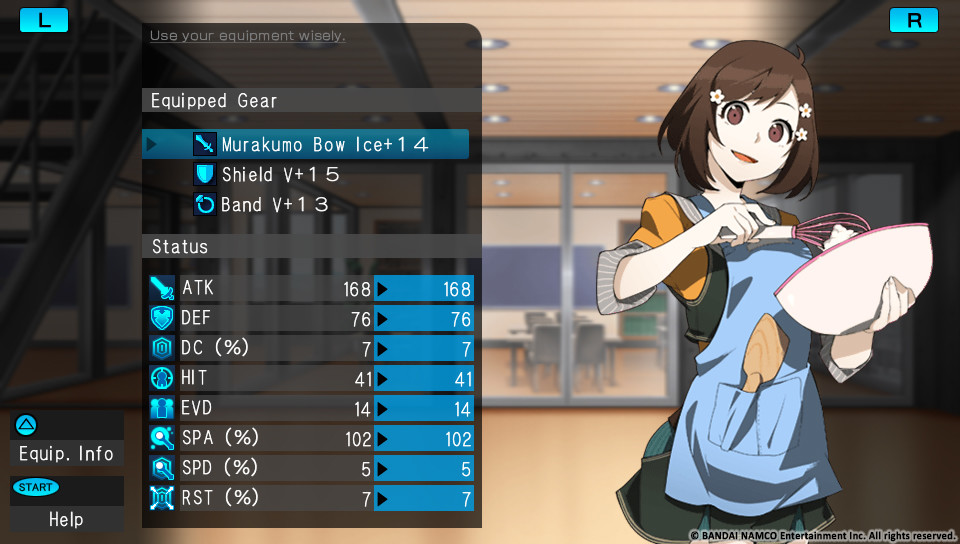960x544 pixels.
Task: Choose the Shield V+15 gear slot
Action: pyautogui.click(x=280, y=175)
